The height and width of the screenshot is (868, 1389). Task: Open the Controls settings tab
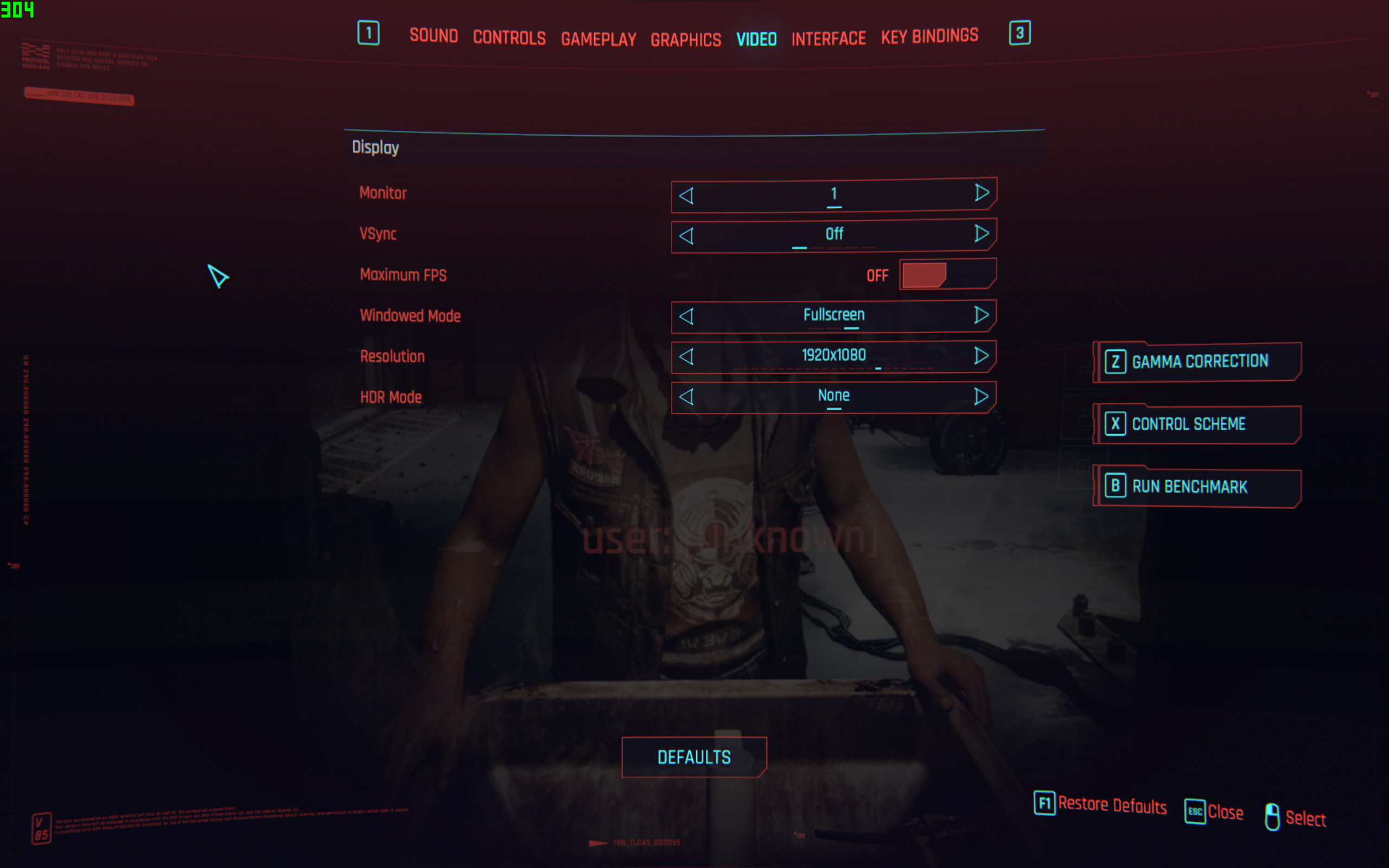click(509, 38)
